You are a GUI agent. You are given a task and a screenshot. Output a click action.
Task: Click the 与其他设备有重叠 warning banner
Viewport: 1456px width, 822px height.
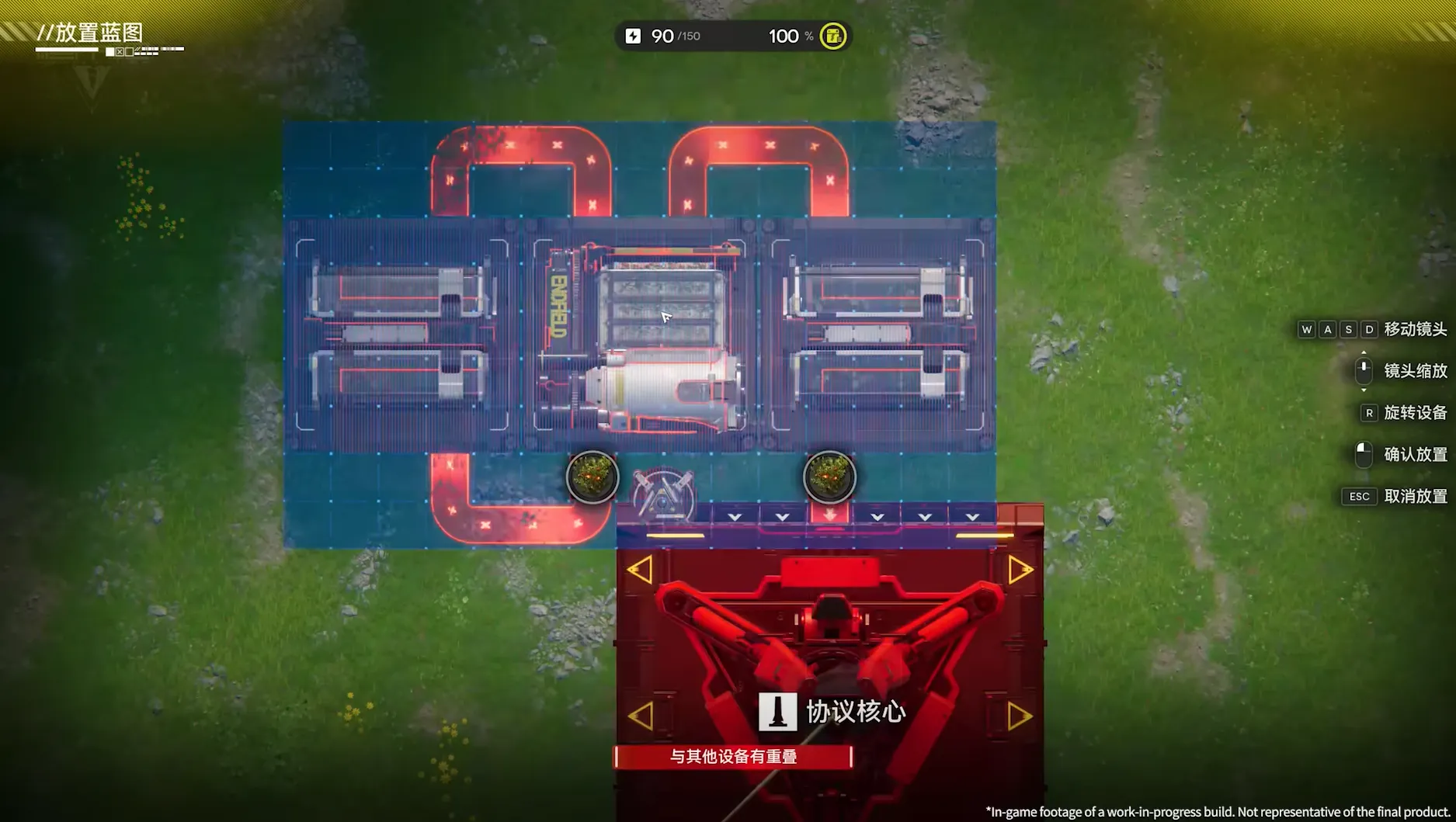coord(735,755)
